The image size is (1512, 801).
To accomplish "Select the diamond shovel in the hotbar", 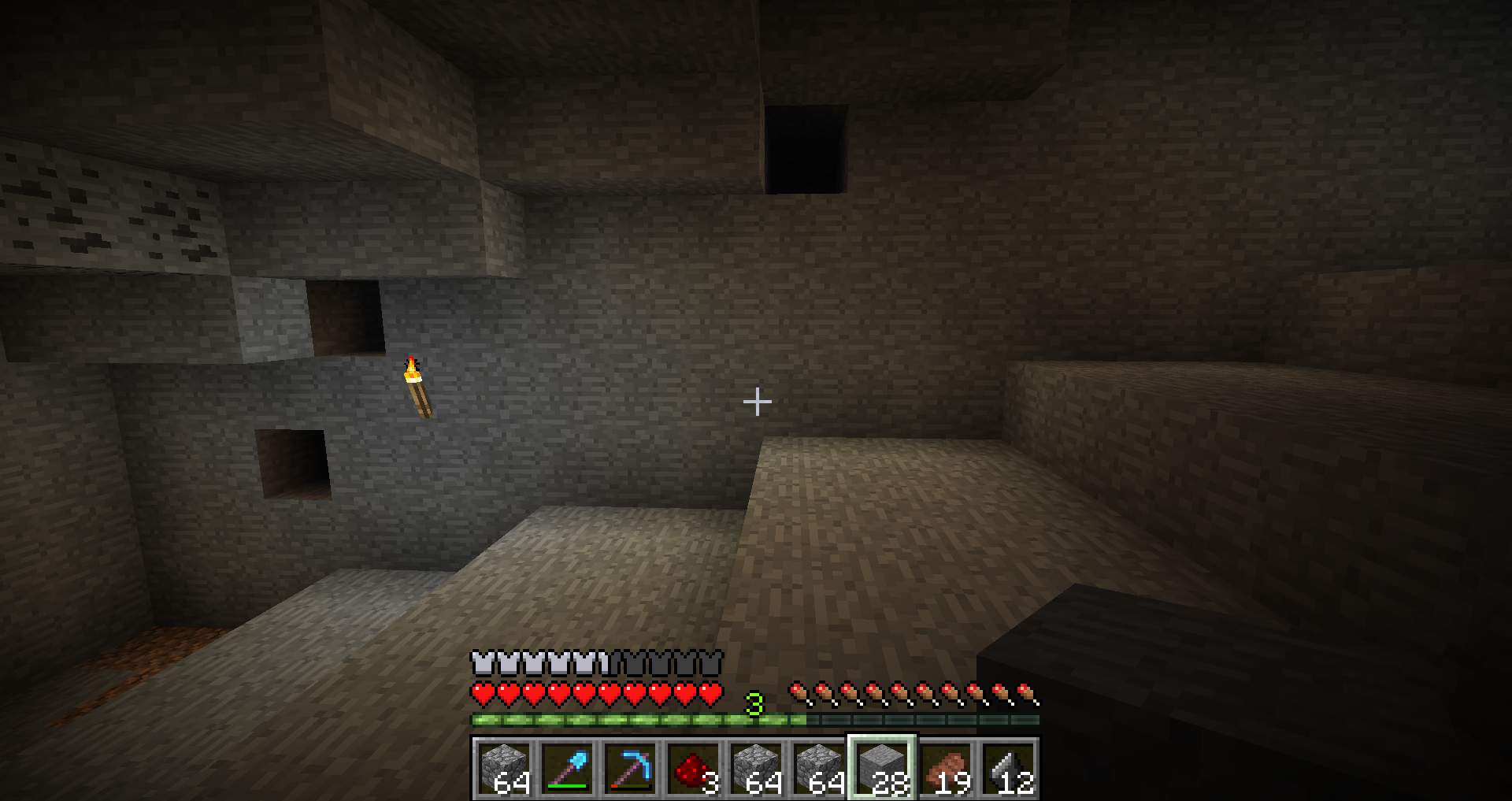I will point(568,769).
